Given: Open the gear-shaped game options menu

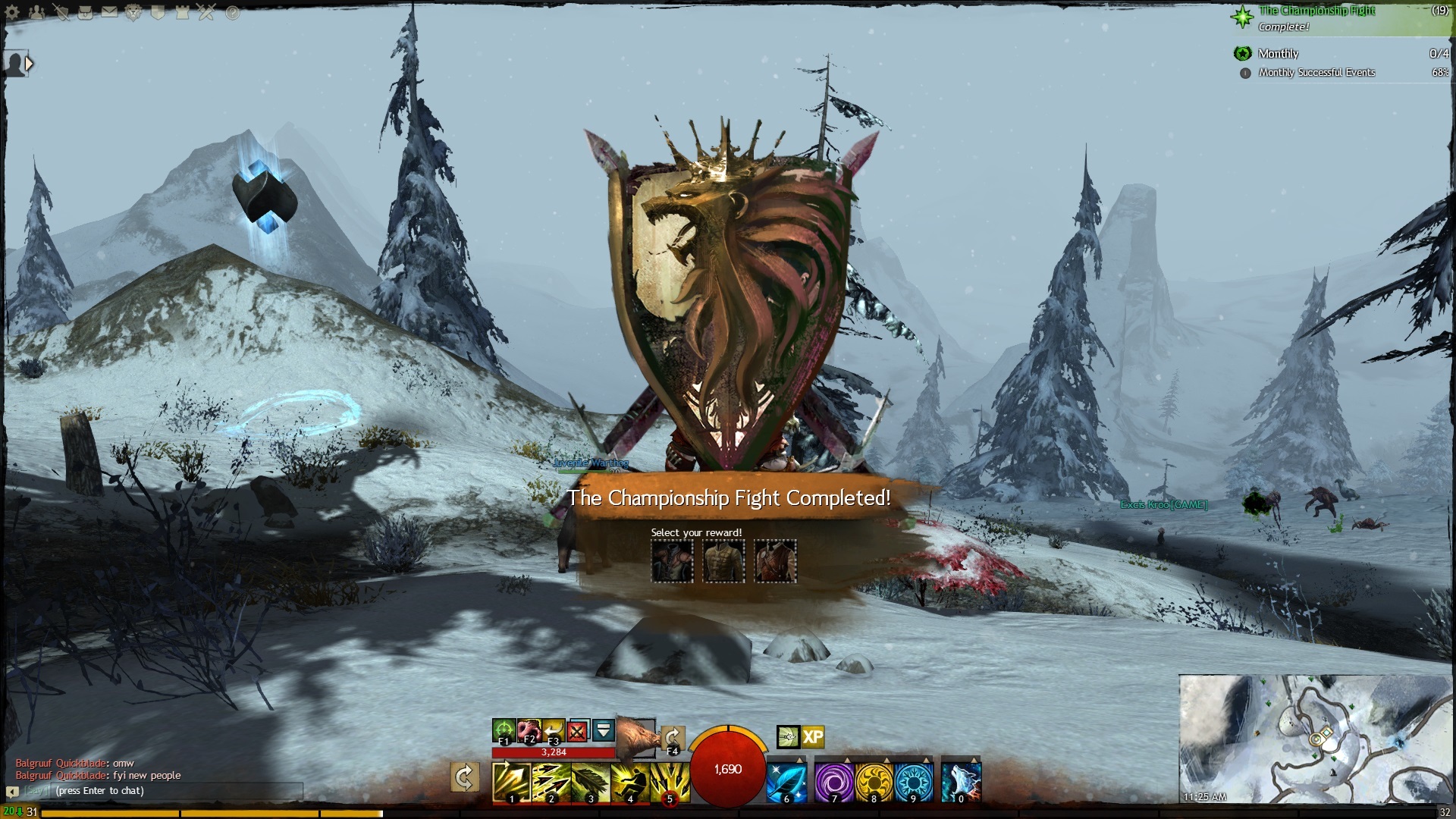Looking at the screenshot, I should [x=12, y=12].
